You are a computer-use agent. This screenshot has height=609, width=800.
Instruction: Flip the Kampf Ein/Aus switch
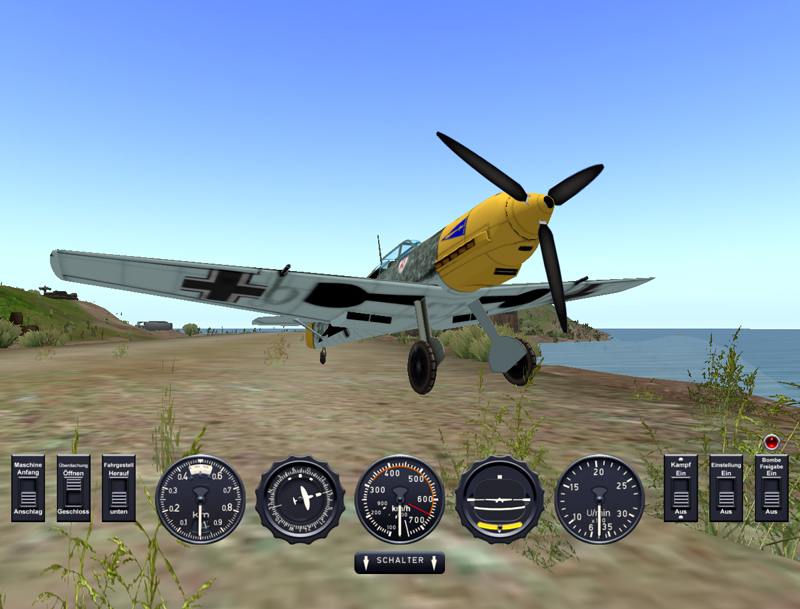tap(681, 495)
